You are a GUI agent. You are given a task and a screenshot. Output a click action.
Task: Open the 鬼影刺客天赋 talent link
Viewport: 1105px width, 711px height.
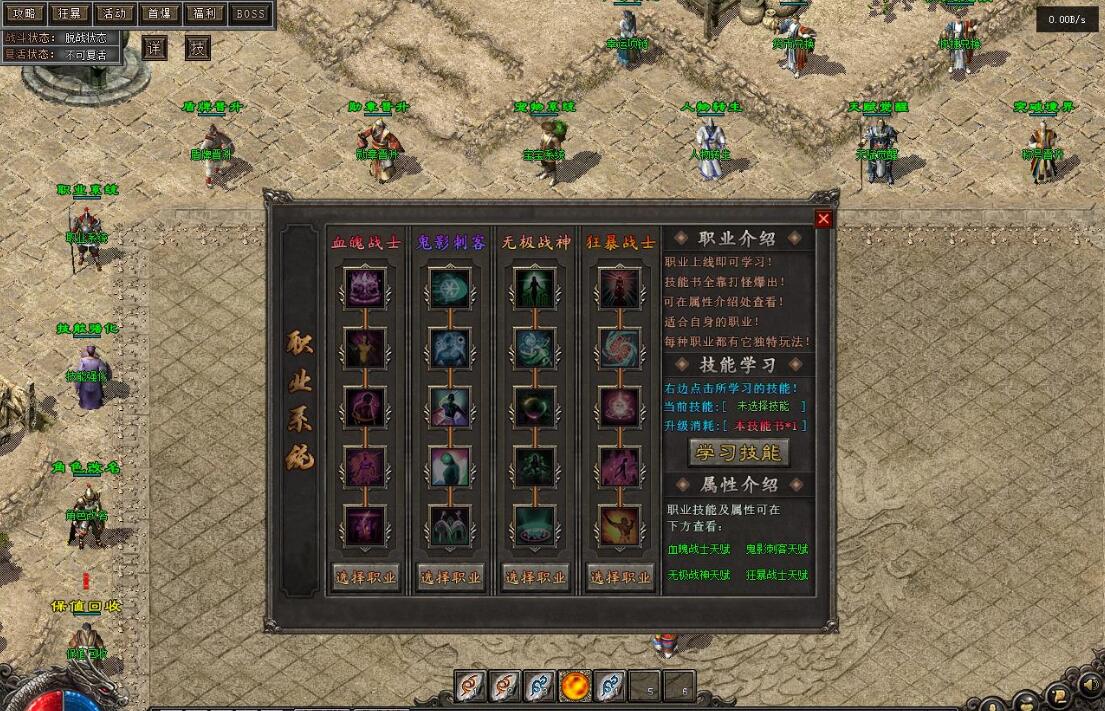[776, 549]
